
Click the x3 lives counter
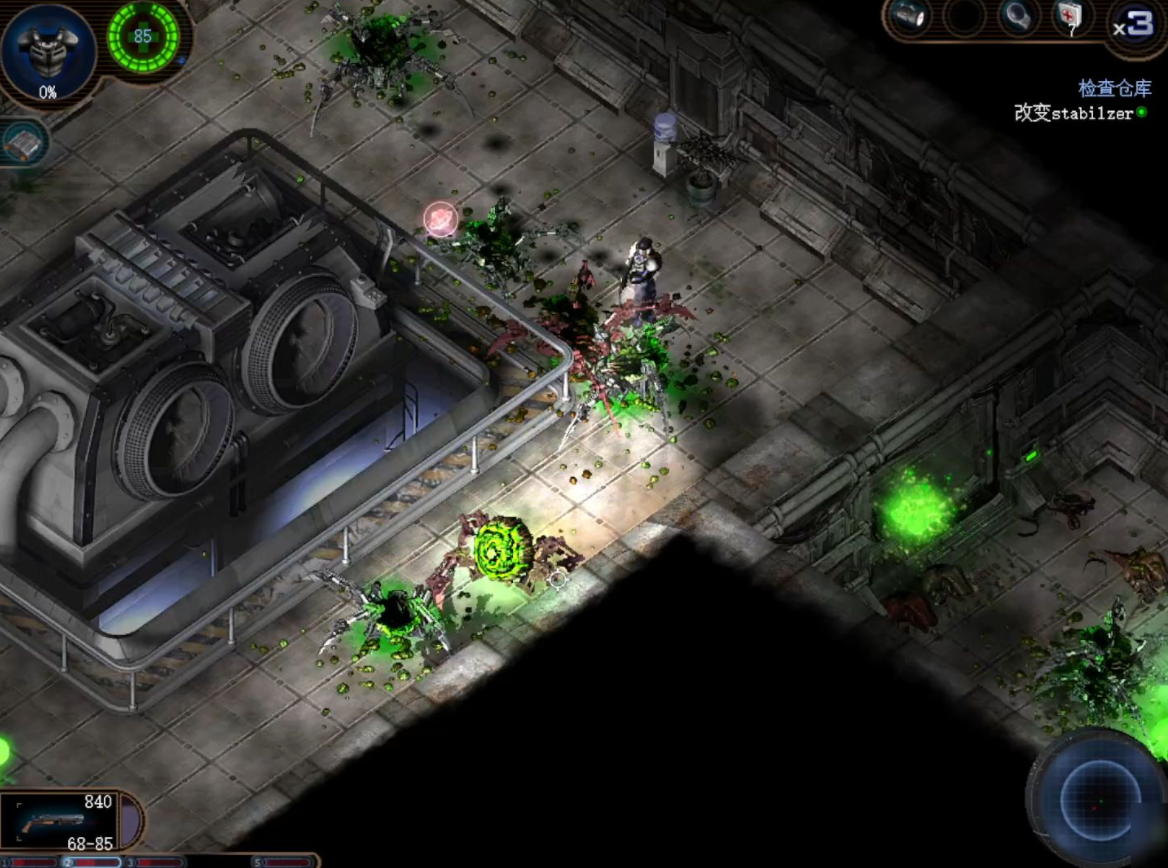(x=1136, y=24)
